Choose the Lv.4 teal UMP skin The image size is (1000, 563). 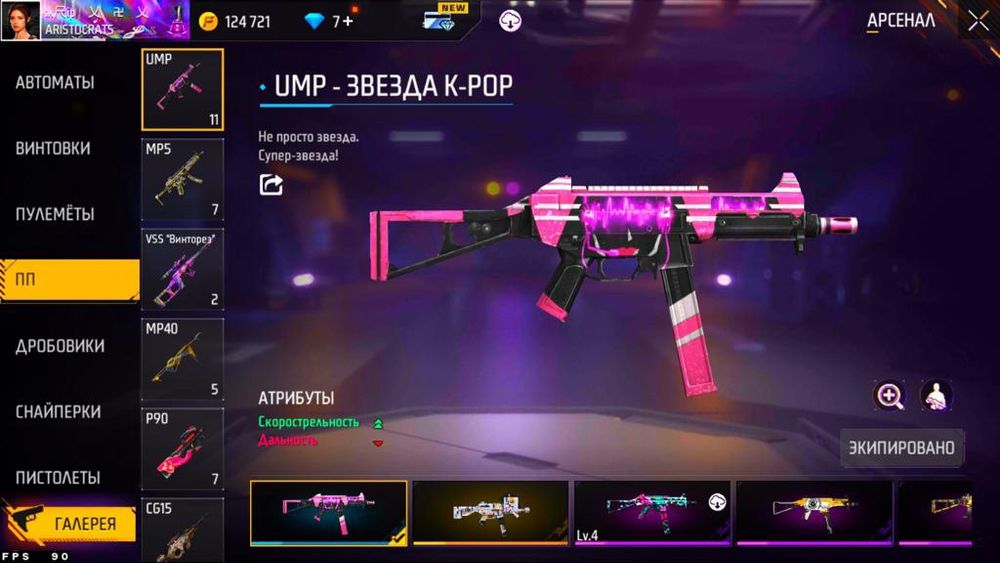coord(652,512)
